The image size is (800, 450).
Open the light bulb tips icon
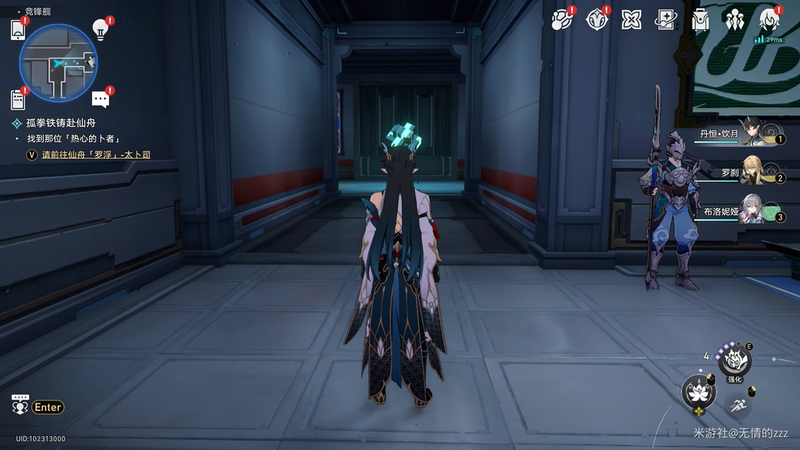pyautogui.click(x=100, y=29)
